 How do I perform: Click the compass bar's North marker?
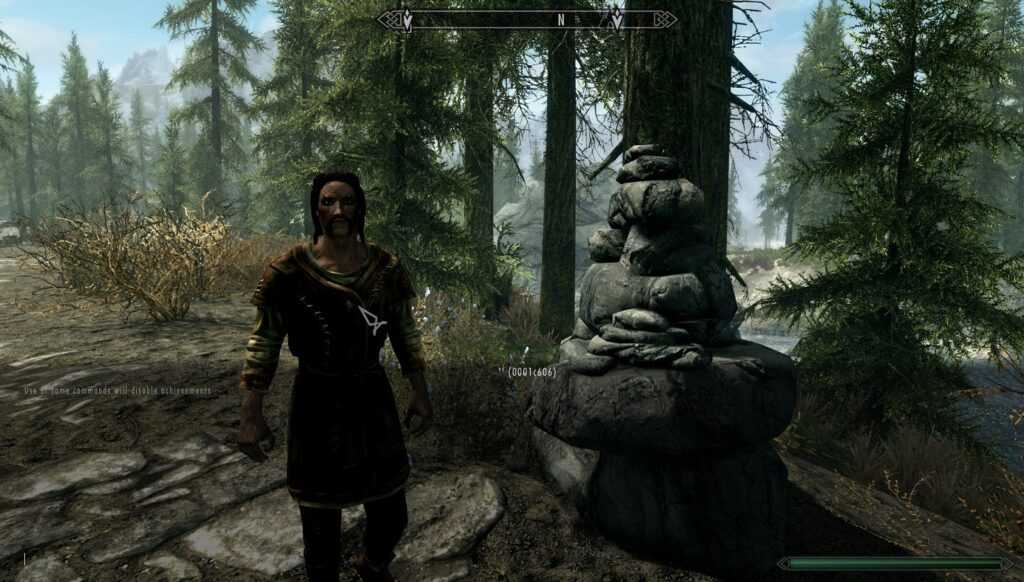[x=561, y=19]
